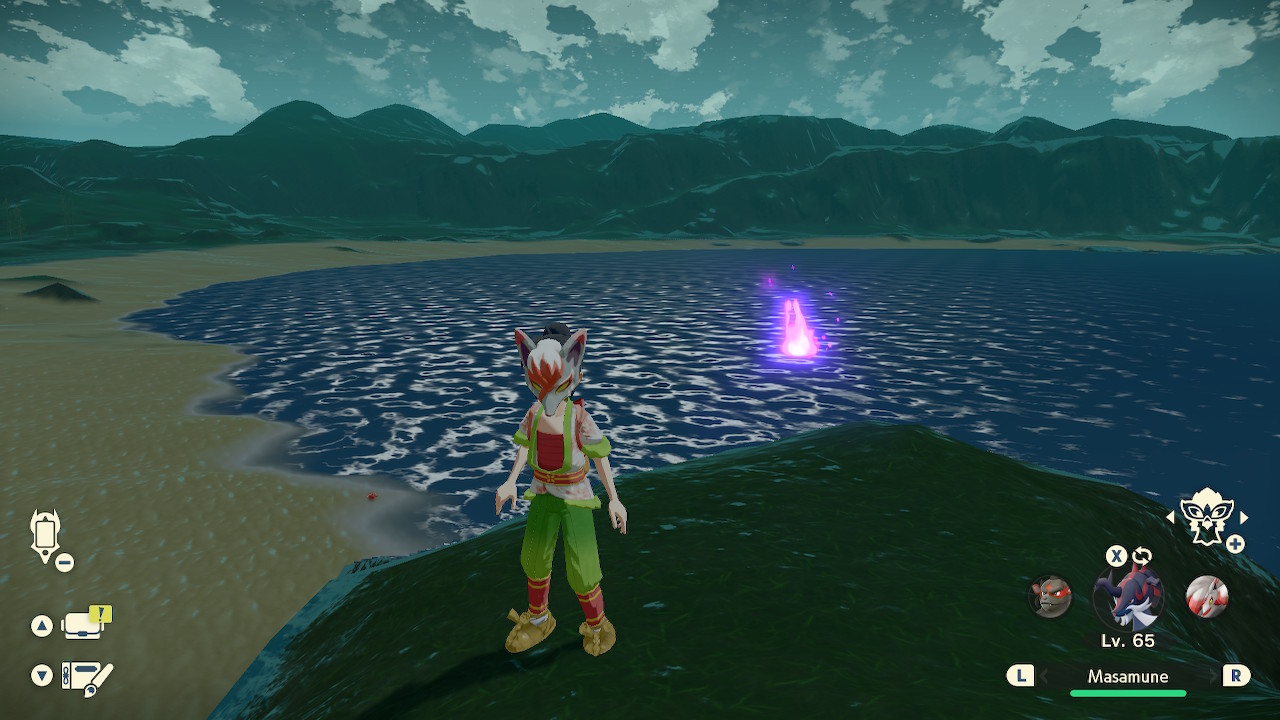1280x720 pixels.
Task: Toggle the swap arrows above Samurott
Action: (1142, 556)
